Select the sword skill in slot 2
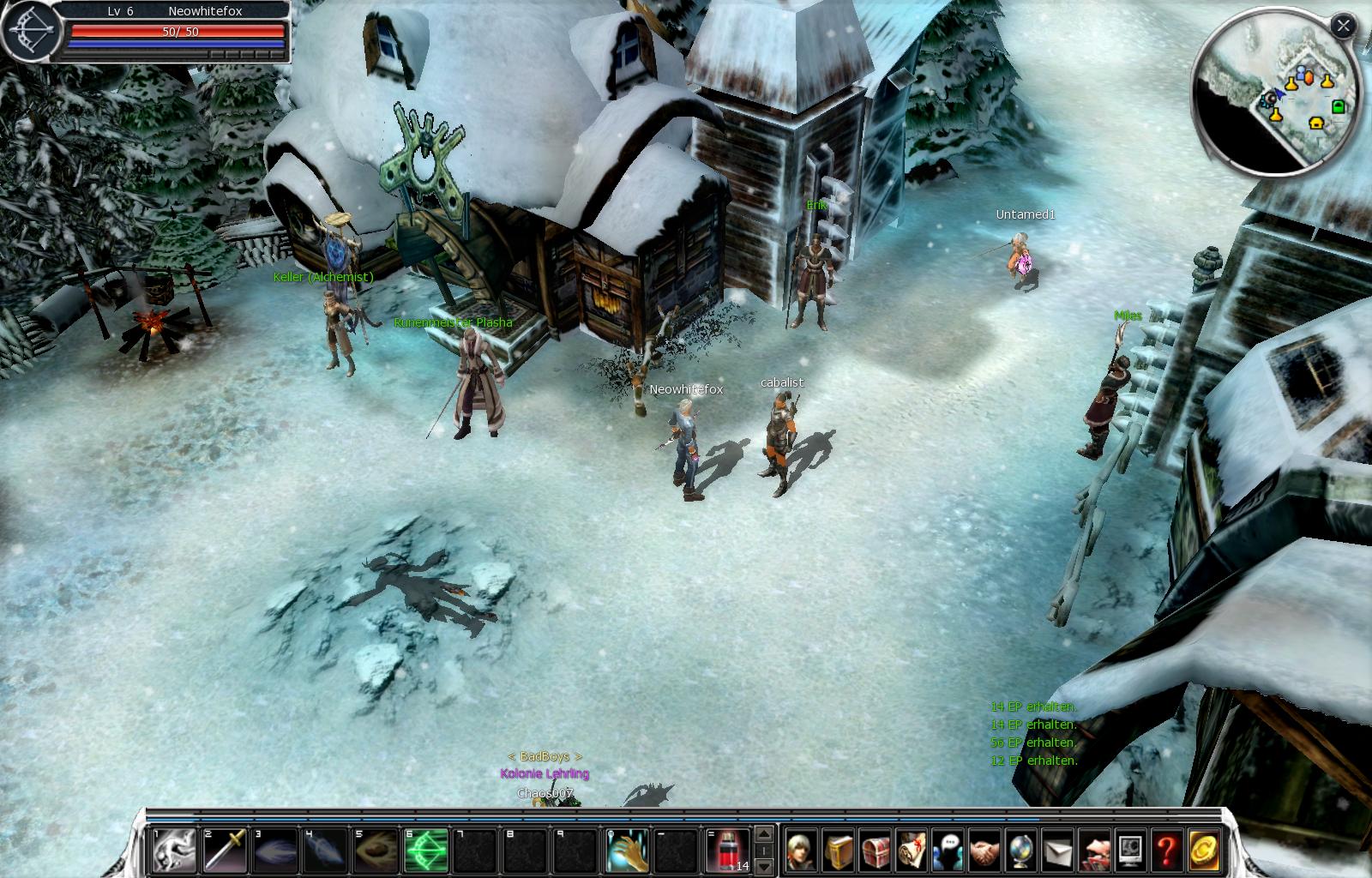Screen dimensions: 1372x878 click(x=226, y=851)
